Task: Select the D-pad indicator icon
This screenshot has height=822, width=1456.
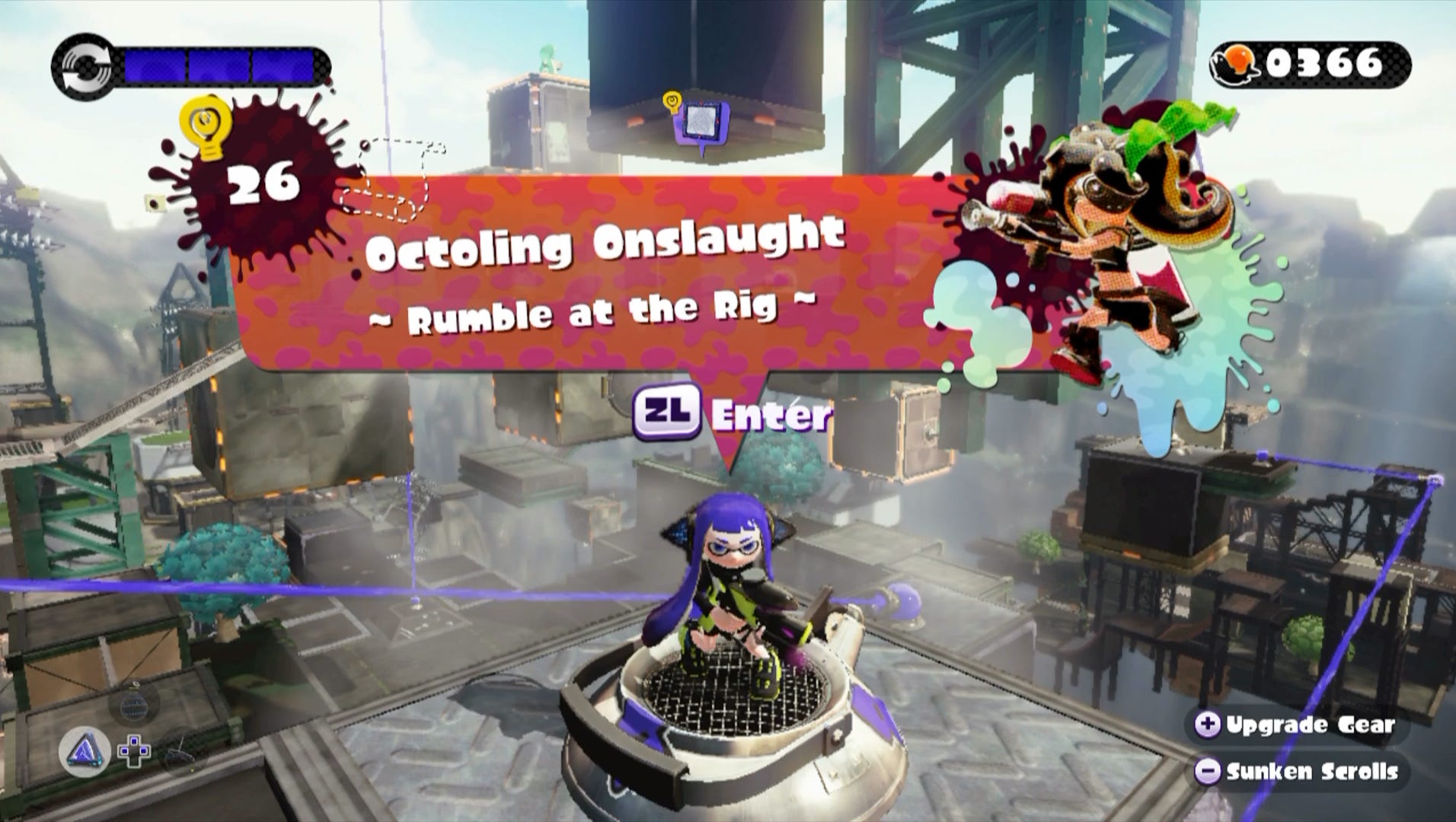Action: click(135, 751)
